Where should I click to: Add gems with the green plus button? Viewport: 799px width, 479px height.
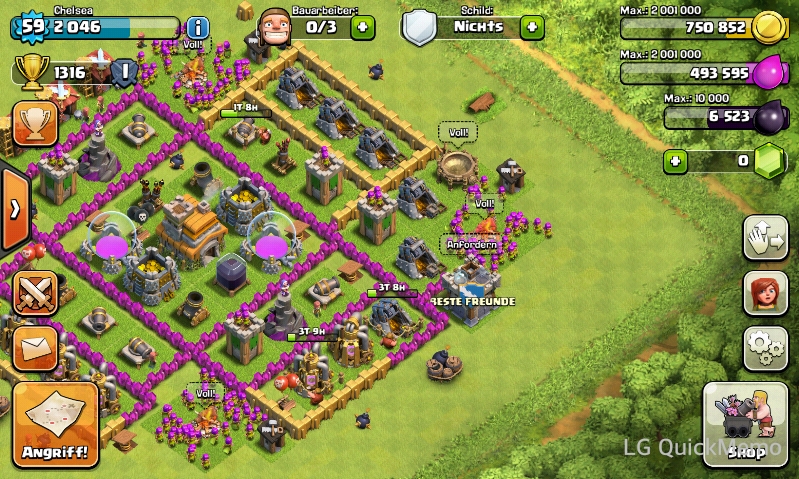click(677, 161)
